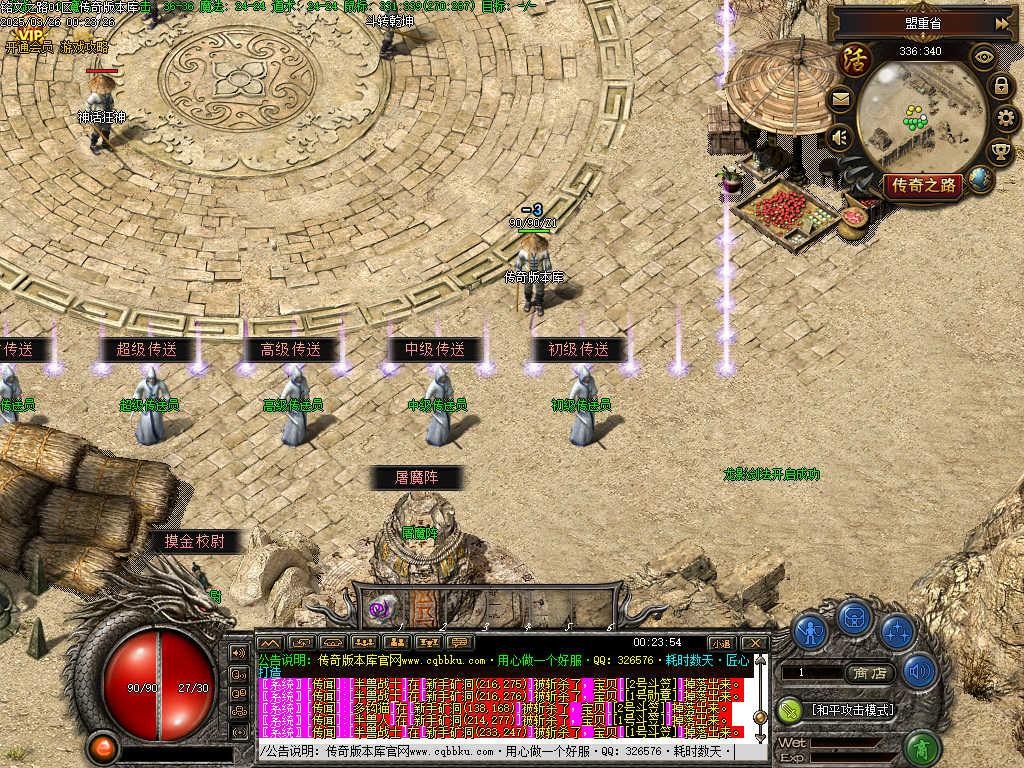Toggle the blue sound speaker button
This screenshot has height=768, width=1024.
pyautogui.click(x=919, y=670)
